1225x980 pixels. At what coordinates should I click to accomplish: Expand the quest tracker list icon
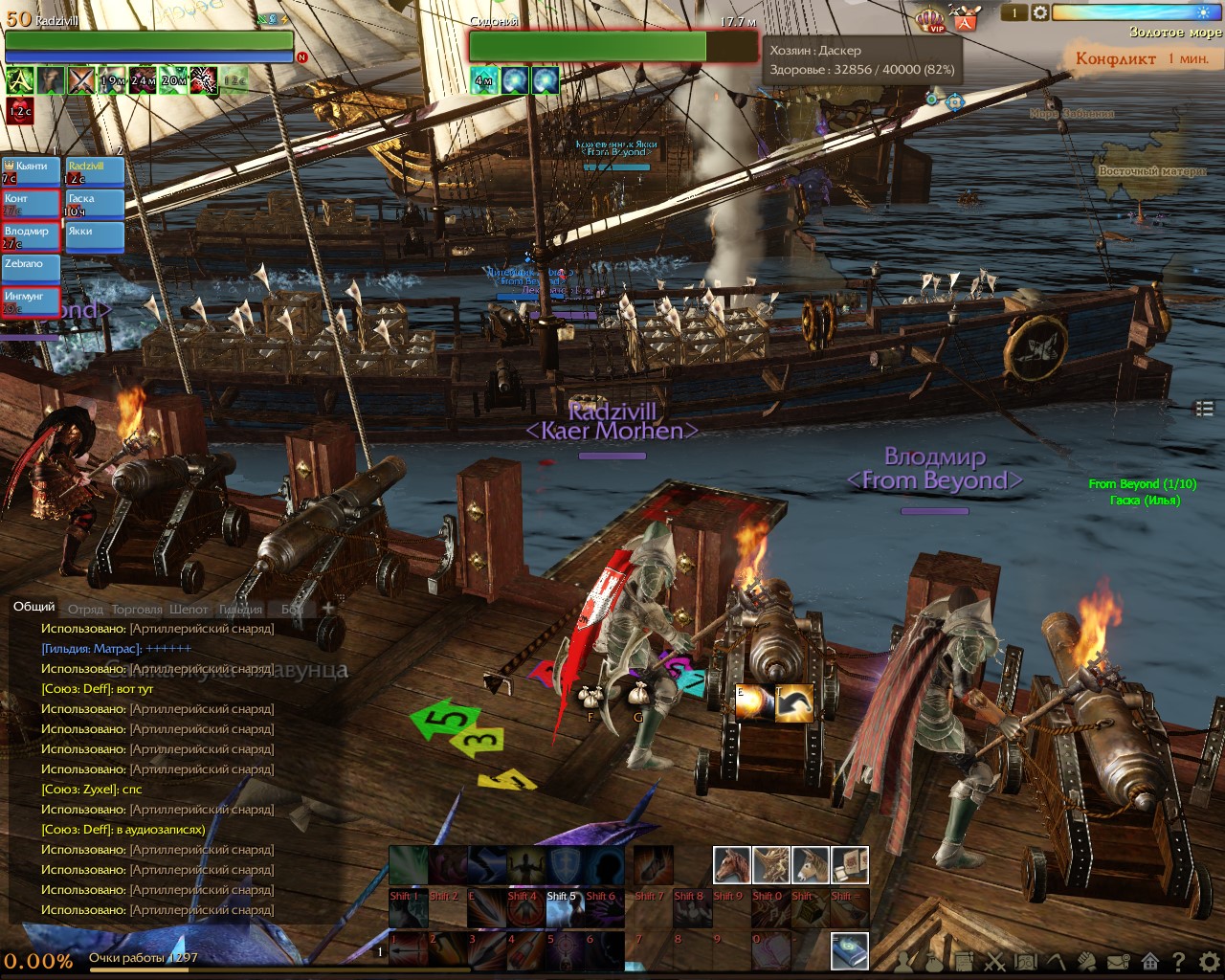[1204, 409]
